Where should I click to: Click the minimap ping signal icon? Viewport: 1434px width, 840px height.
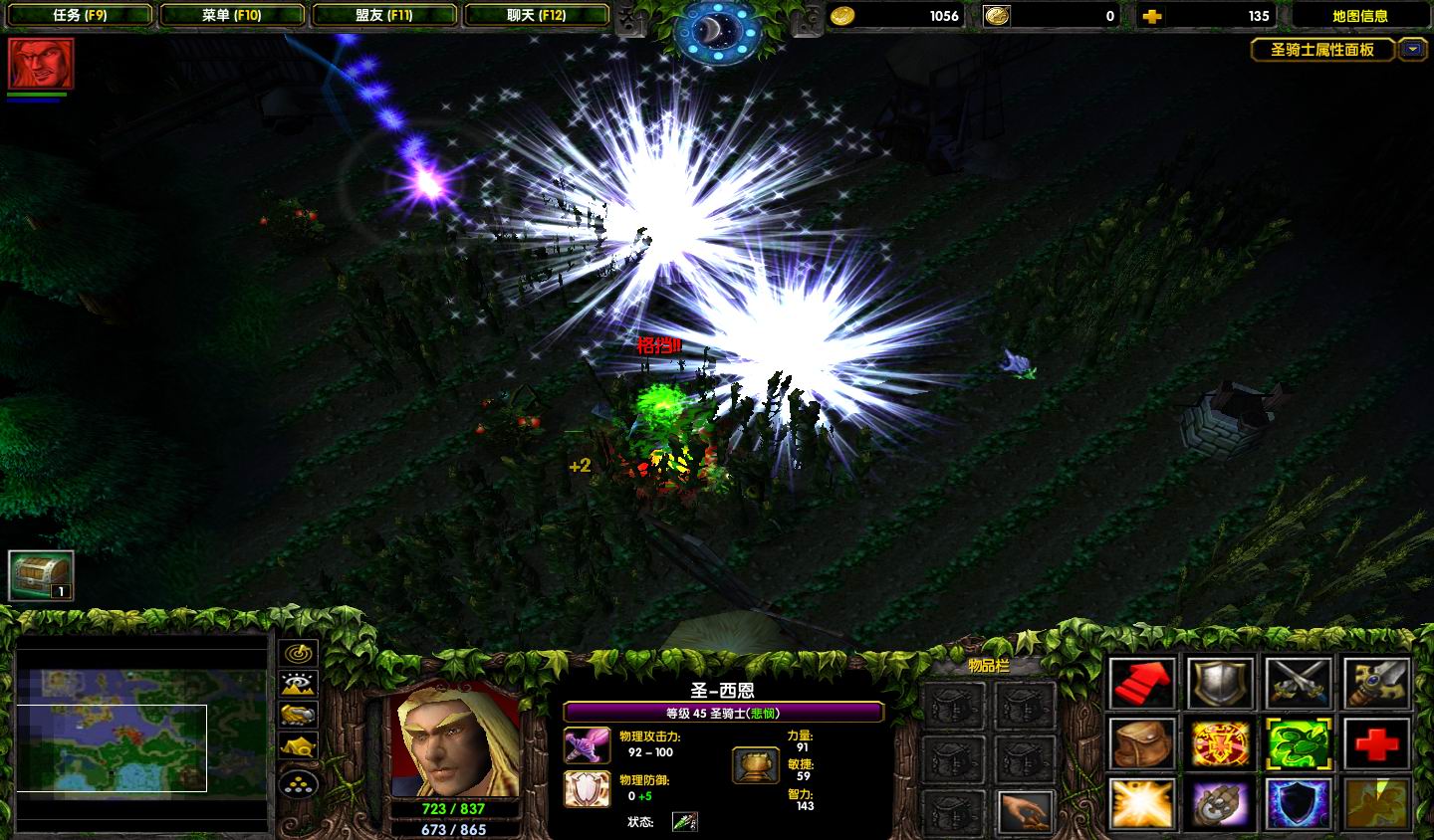point(297,652)
